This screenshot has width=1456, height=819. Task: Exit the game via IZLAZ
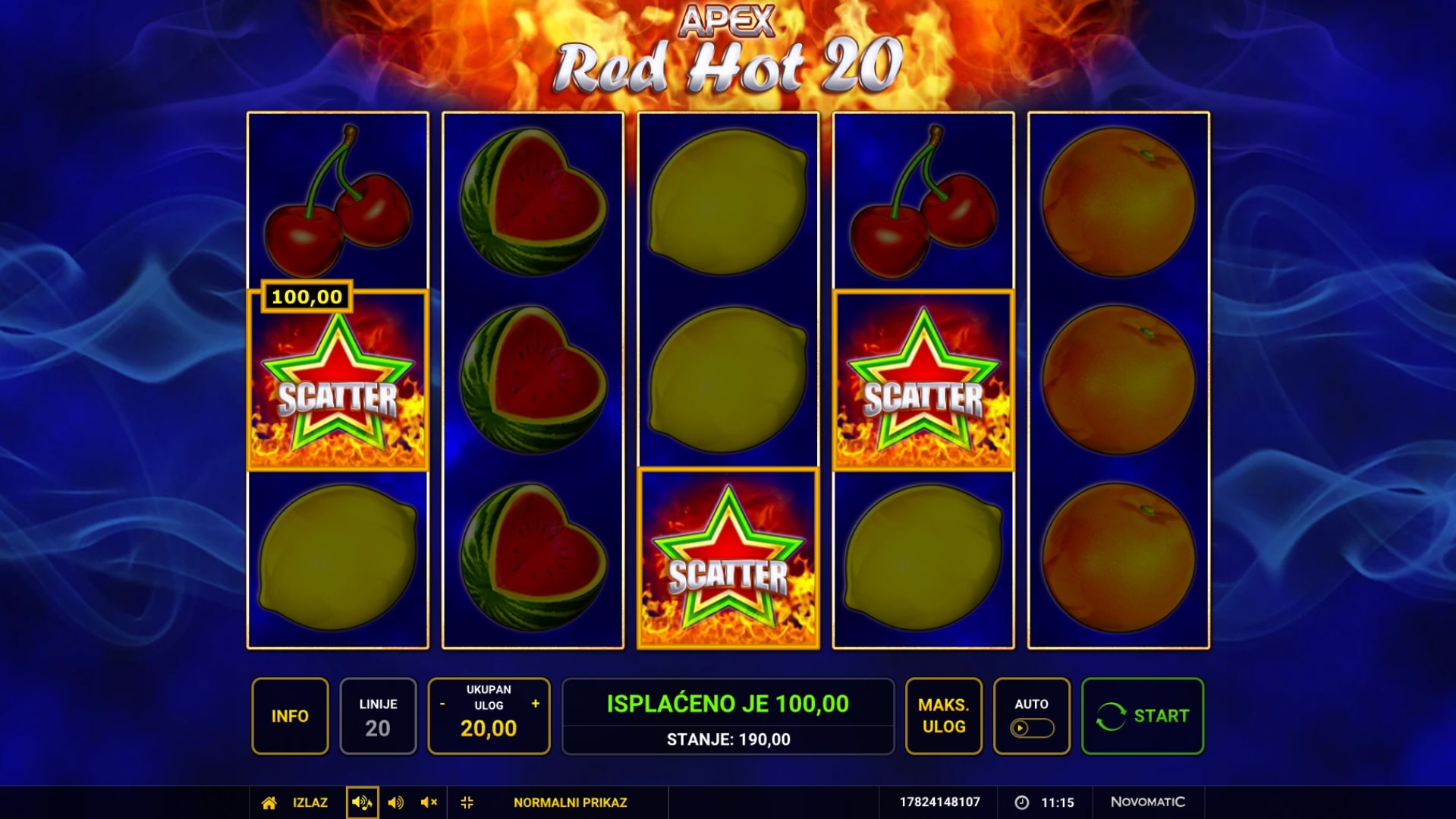310,802
